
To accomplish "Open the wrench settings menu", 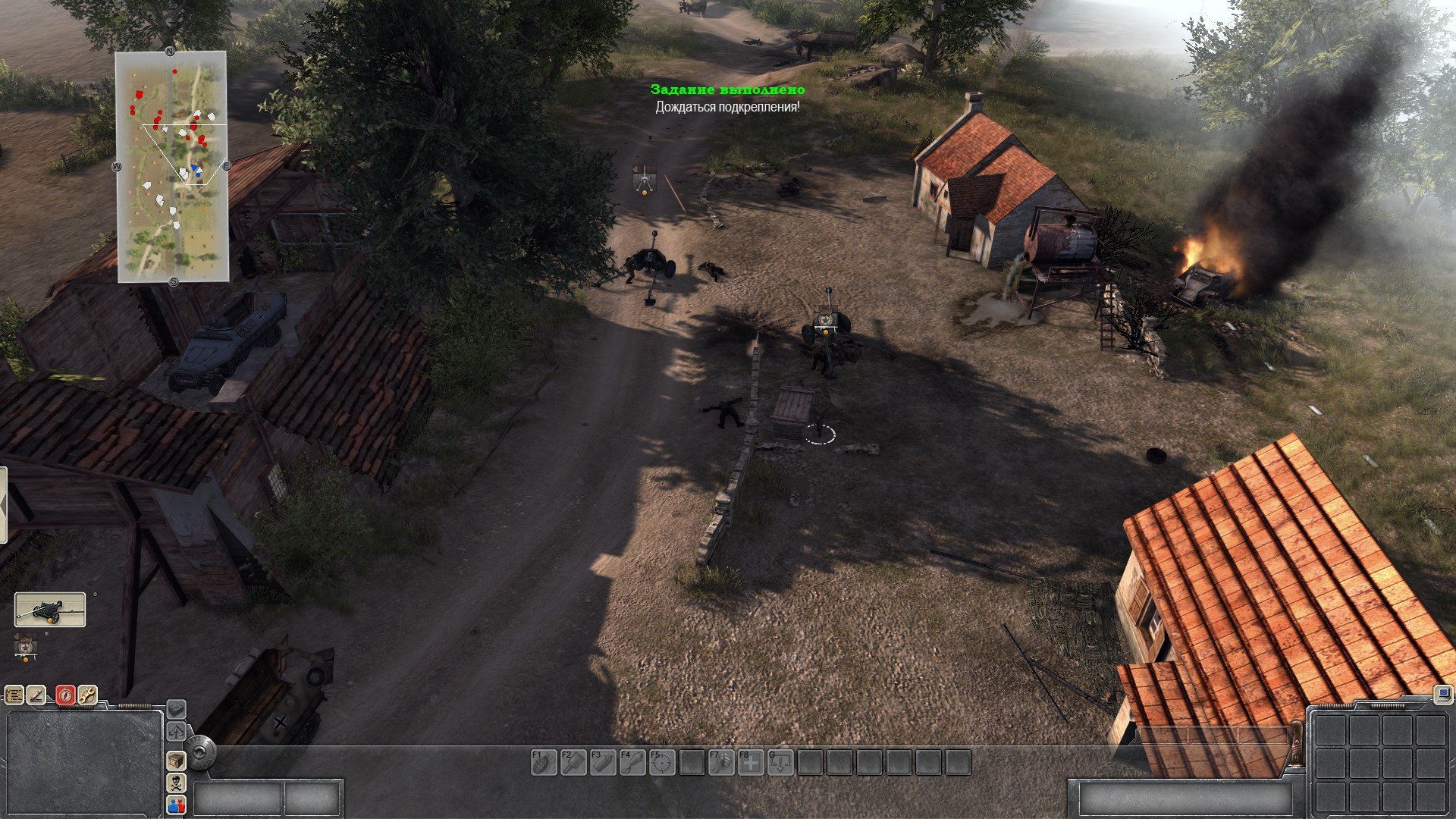I will click(x=87, y=694).
